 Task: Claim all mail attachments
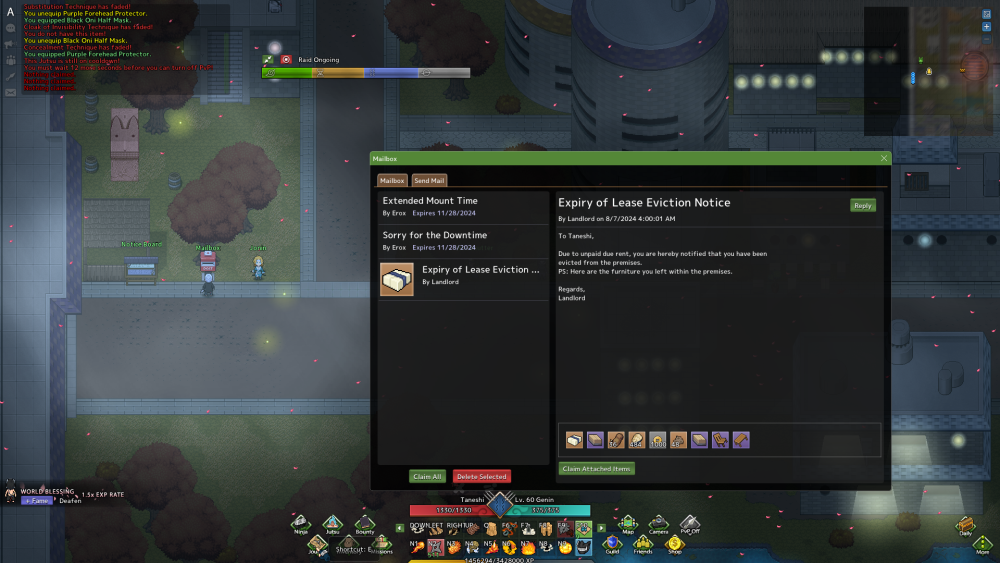[x=427, y=476]
